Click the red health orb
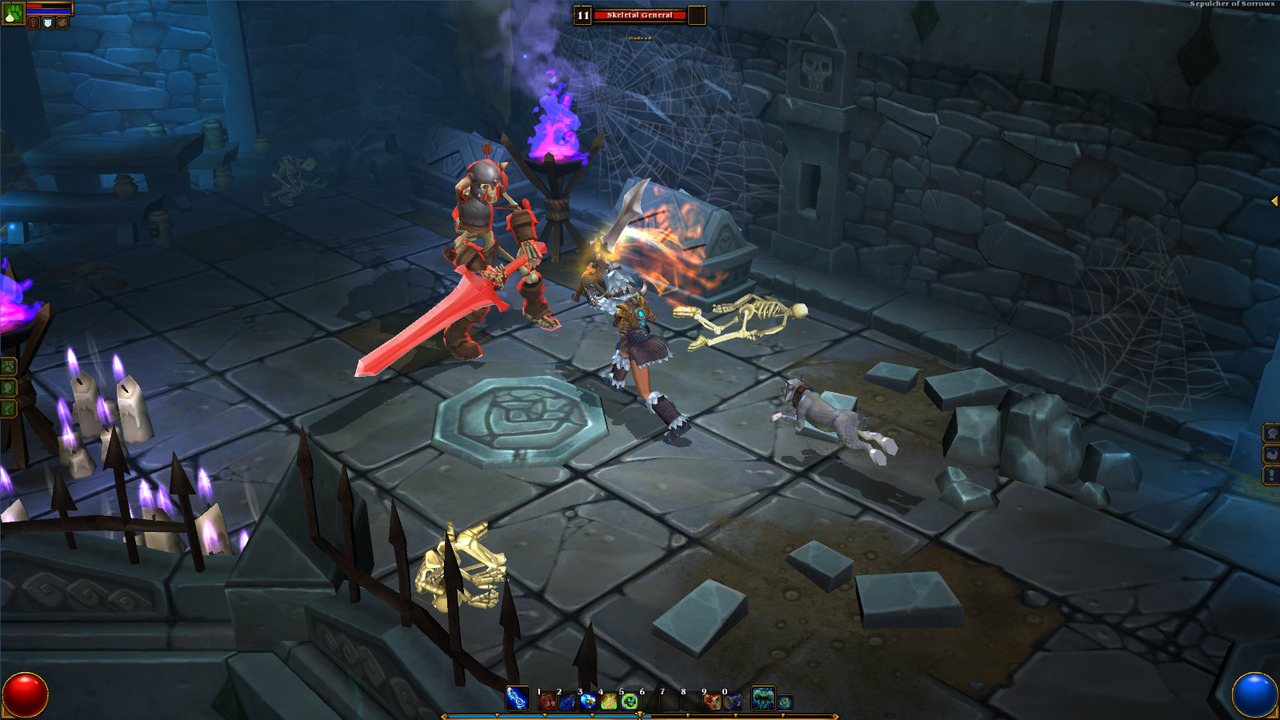This screenshot has width=1280, height=720. (x=25, y=694)
